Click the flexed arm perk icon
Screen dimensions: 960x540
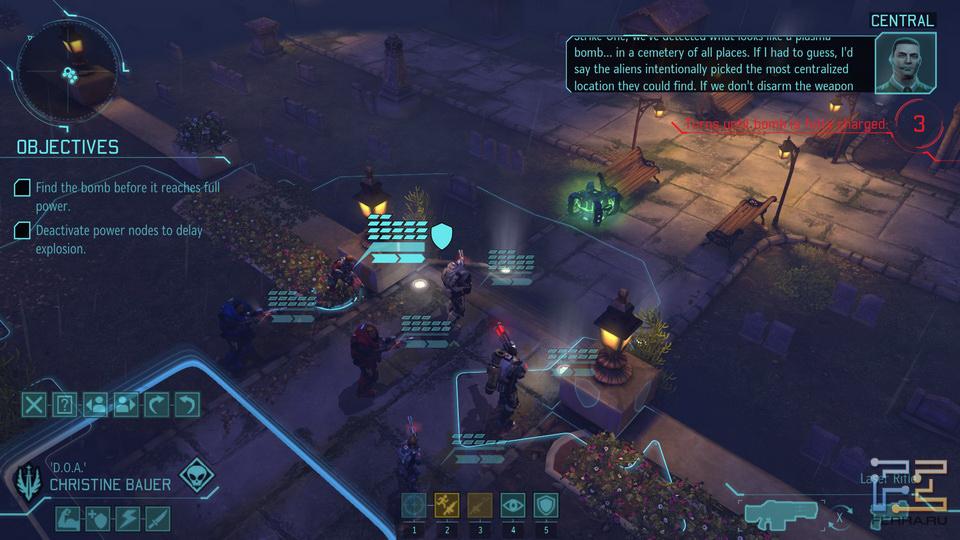pyautogui.click(x=67, y=519)
